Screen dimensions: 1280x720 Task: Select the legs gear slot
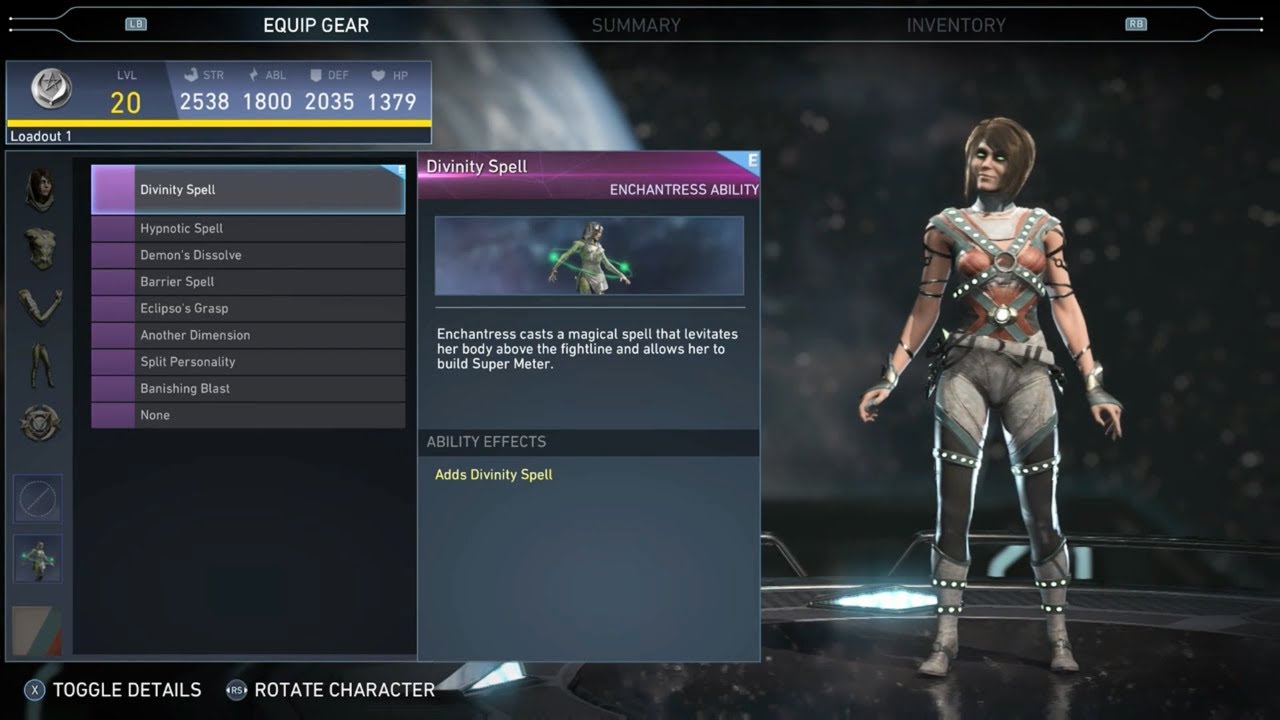[x=40, y=365]
